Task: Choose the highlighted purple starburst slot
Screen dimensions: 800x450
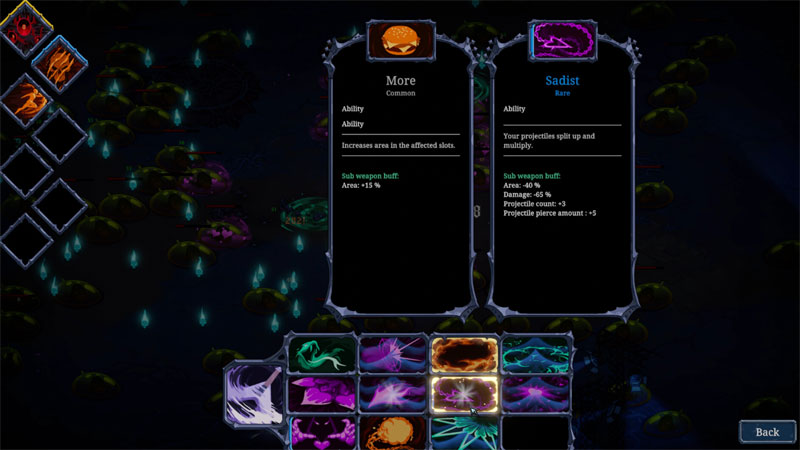Action: click(x=465, y=393)
